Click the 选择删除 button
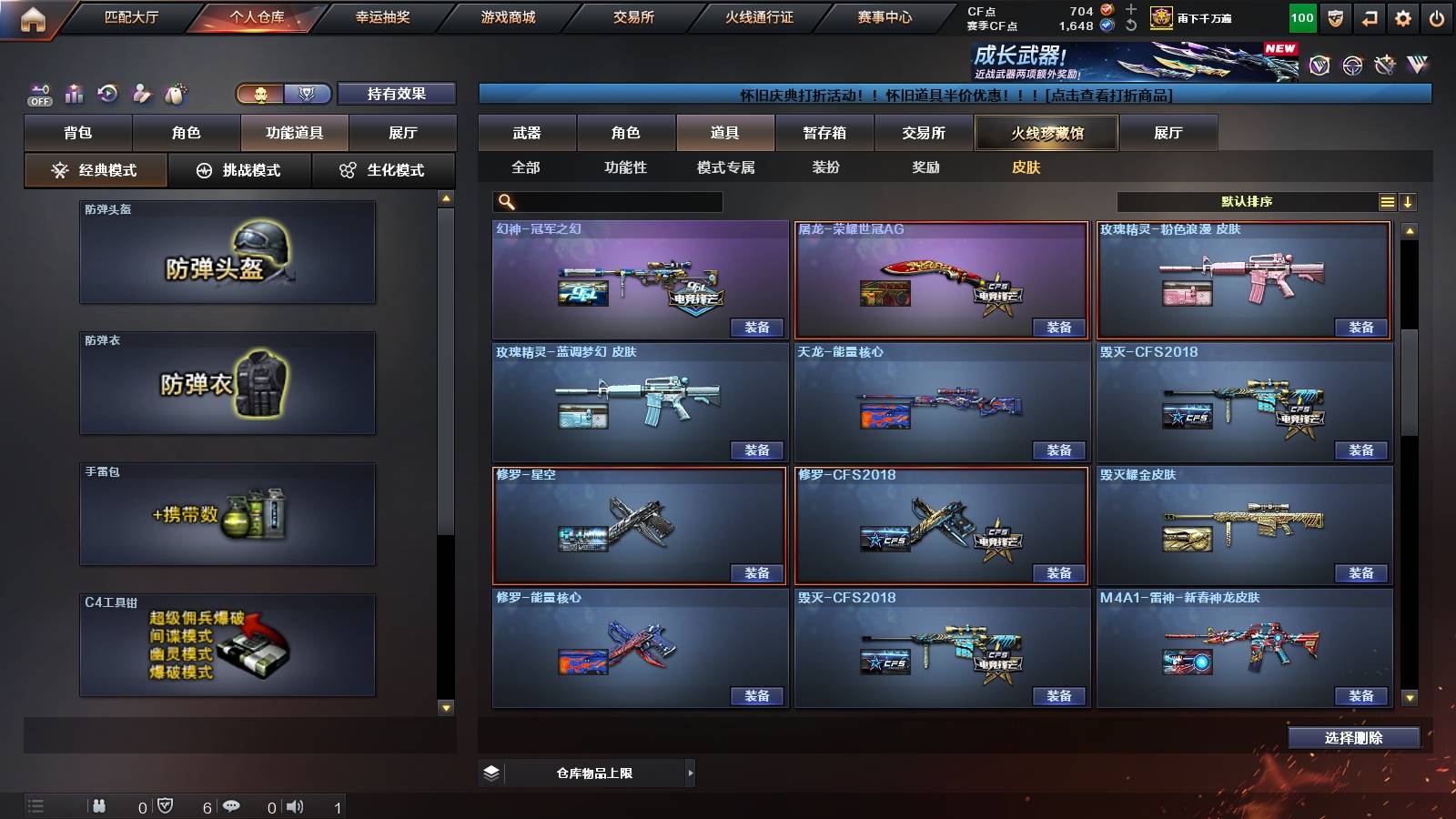 pyautogui.click(x=1353, y=738)
